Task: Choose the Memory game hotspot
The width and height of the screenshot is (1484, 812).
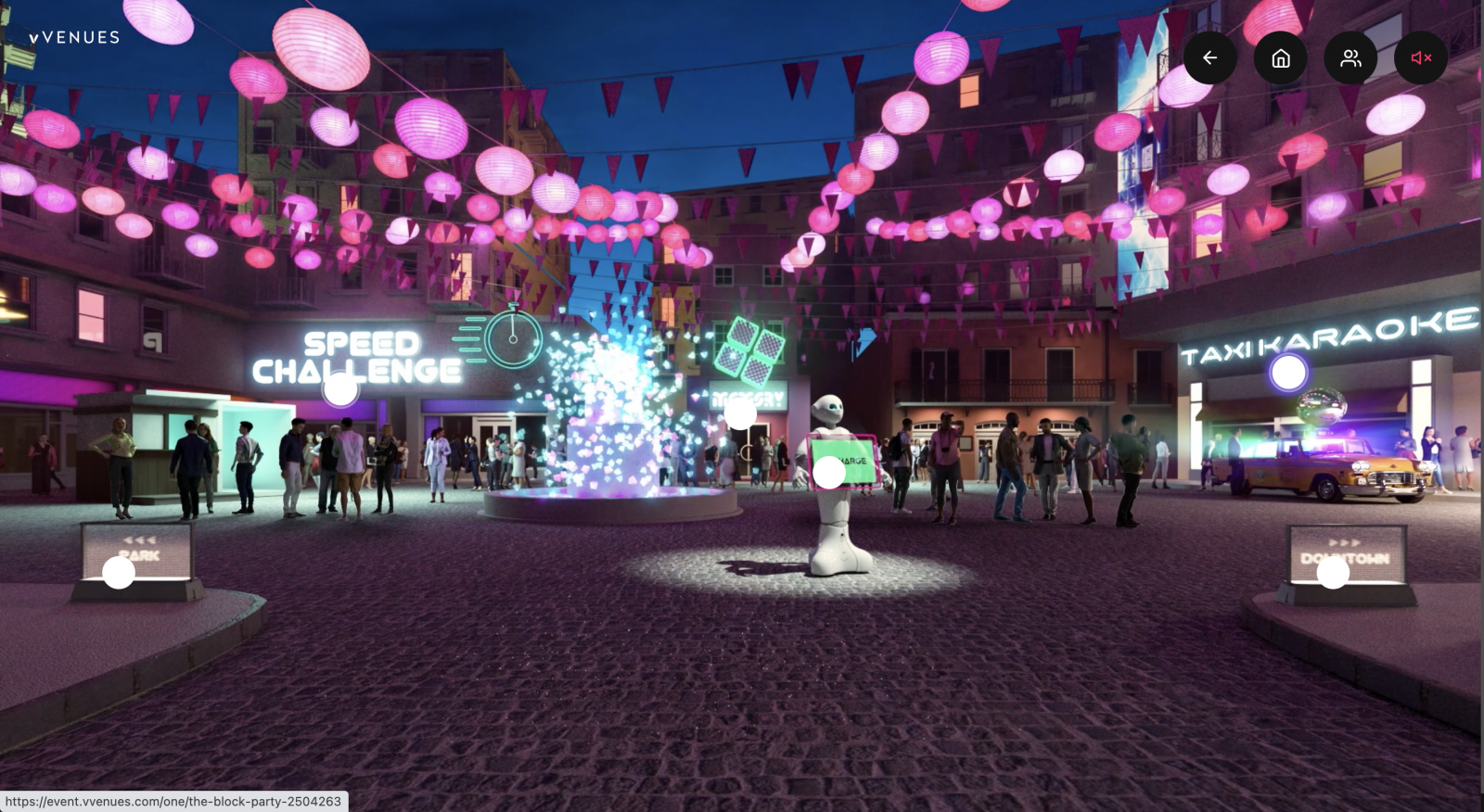Action: pos(740,412)
